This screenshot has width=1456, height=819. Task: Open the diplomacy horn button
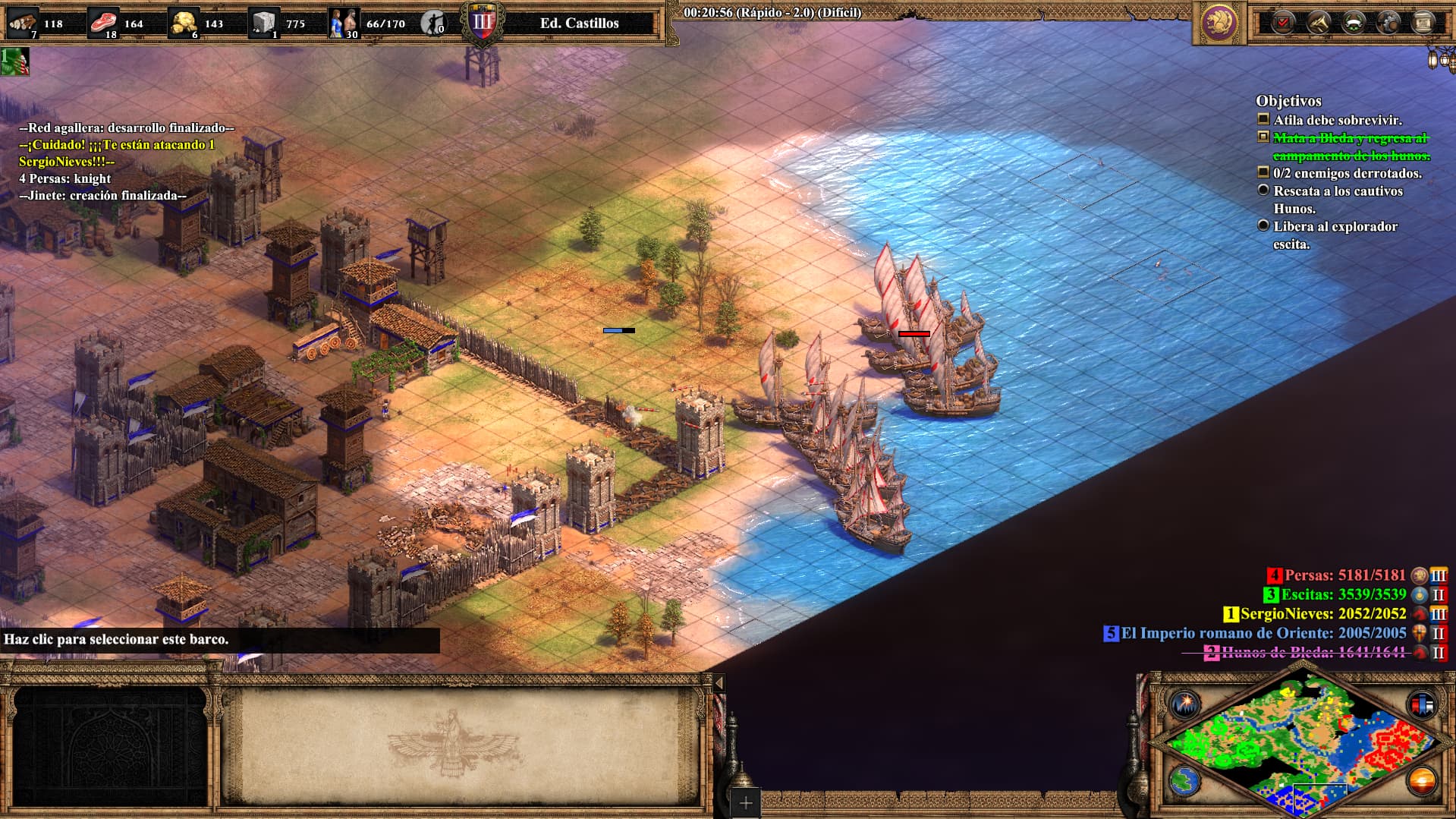(x=1319, y=23)
